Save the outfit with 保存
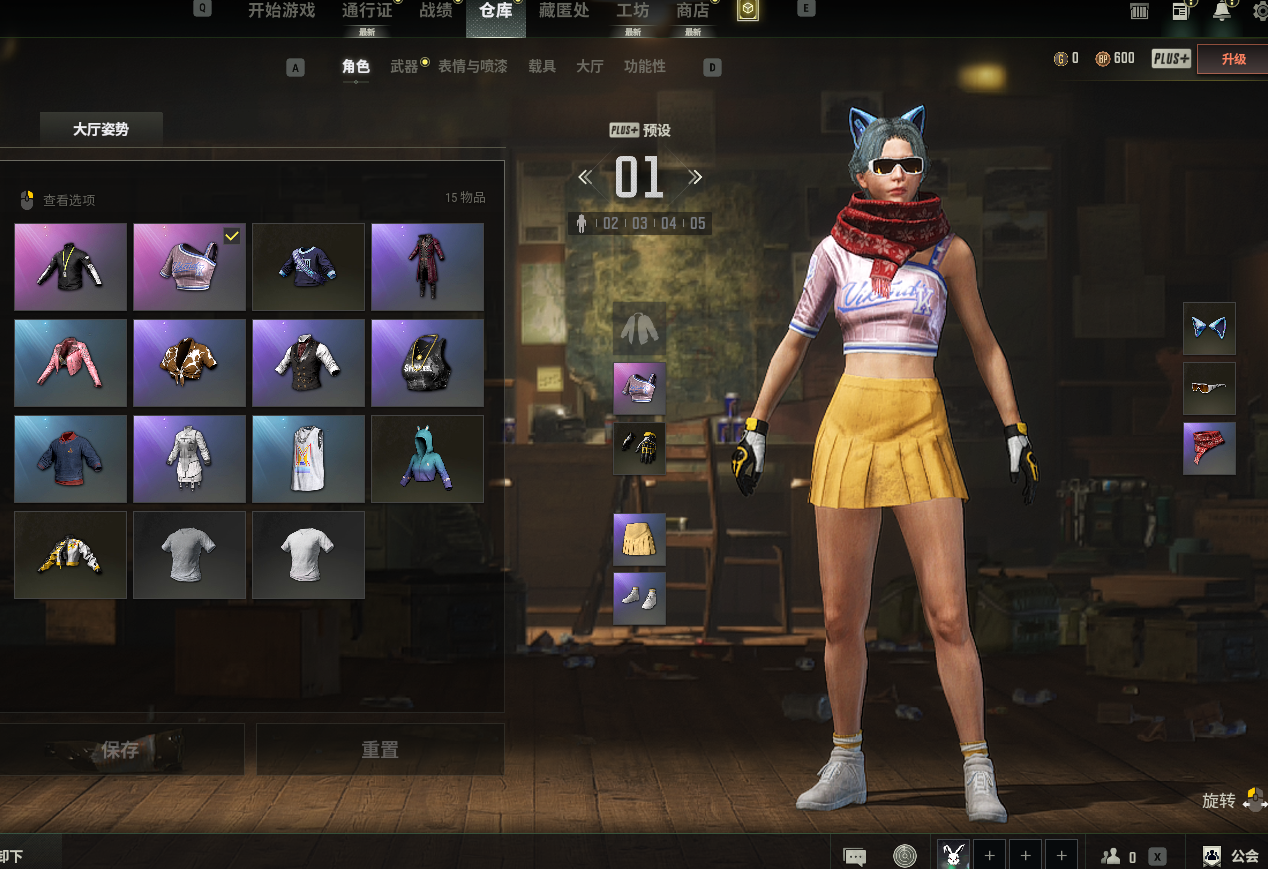The height and width of the screenshot is (869, 1268). tap(121, 750)
